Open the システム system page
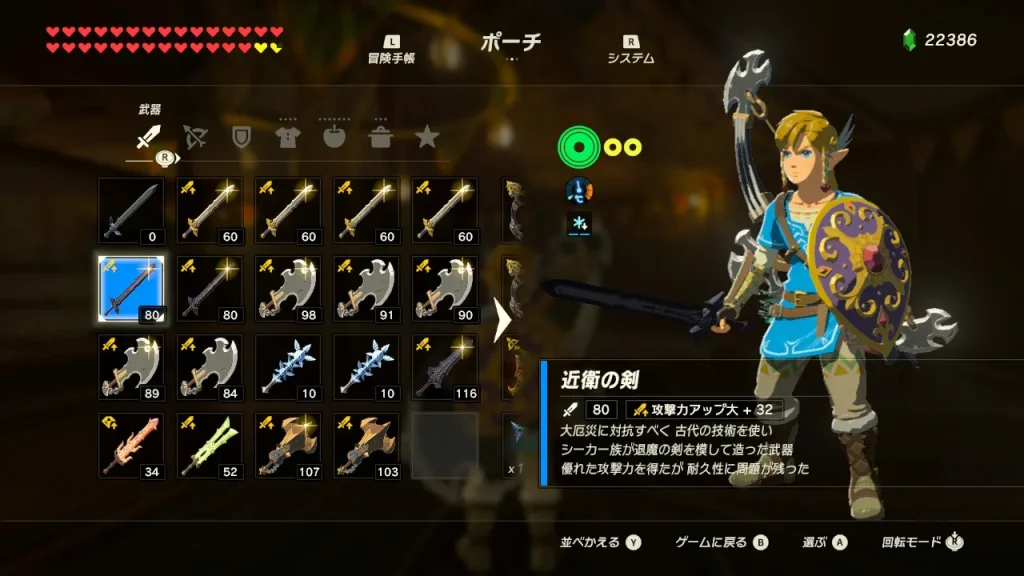This screenshot has height=576, width=1024. click(631, 50)
